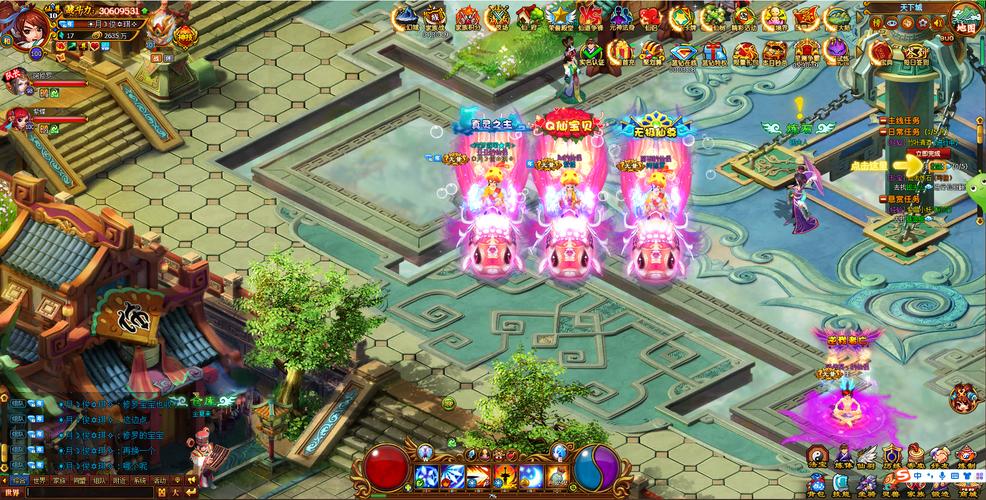Select the 系统 chat tab
Screen dimensions: 986x500
pyautogui.click(x=139, y=480)
